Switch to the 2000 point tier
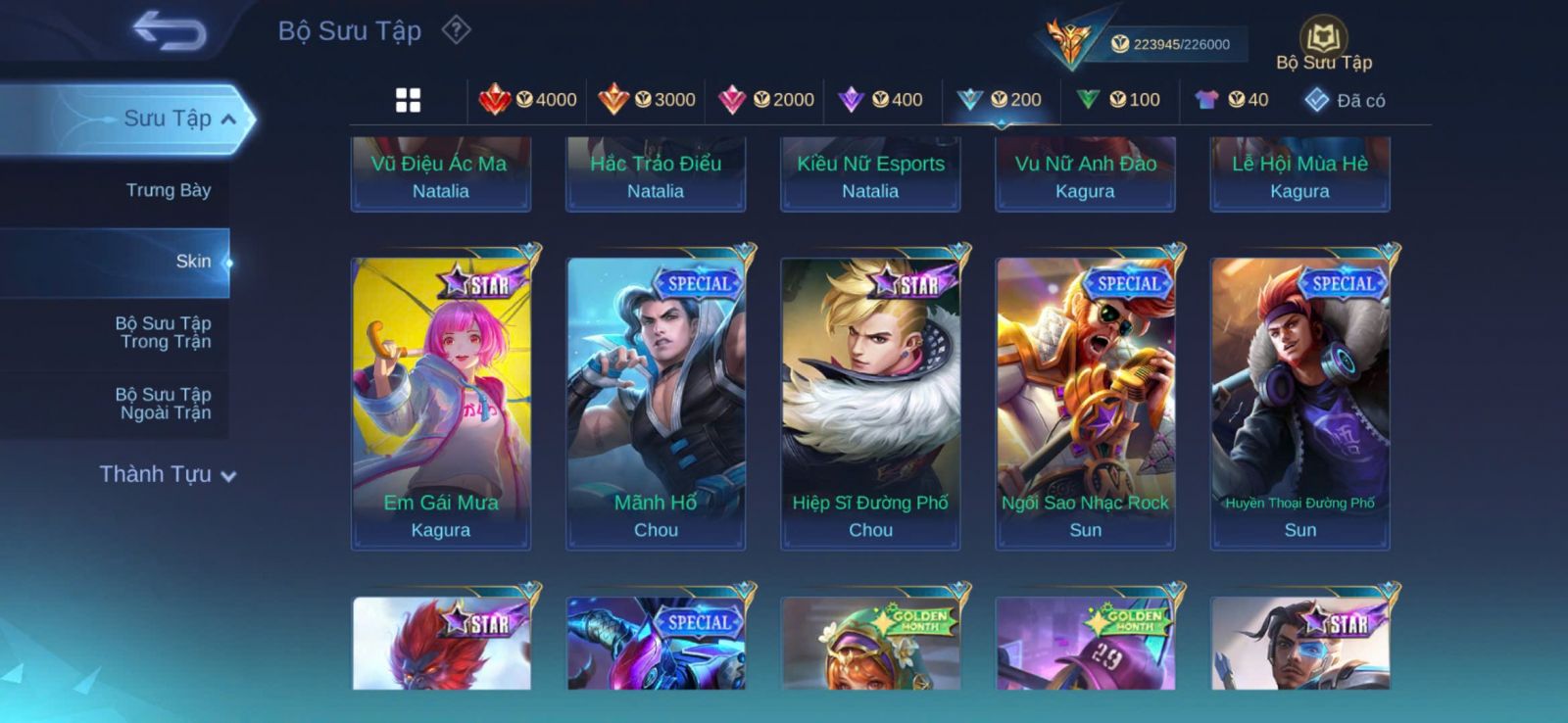Screen dimensions: 1568x723 click(766, 100)
